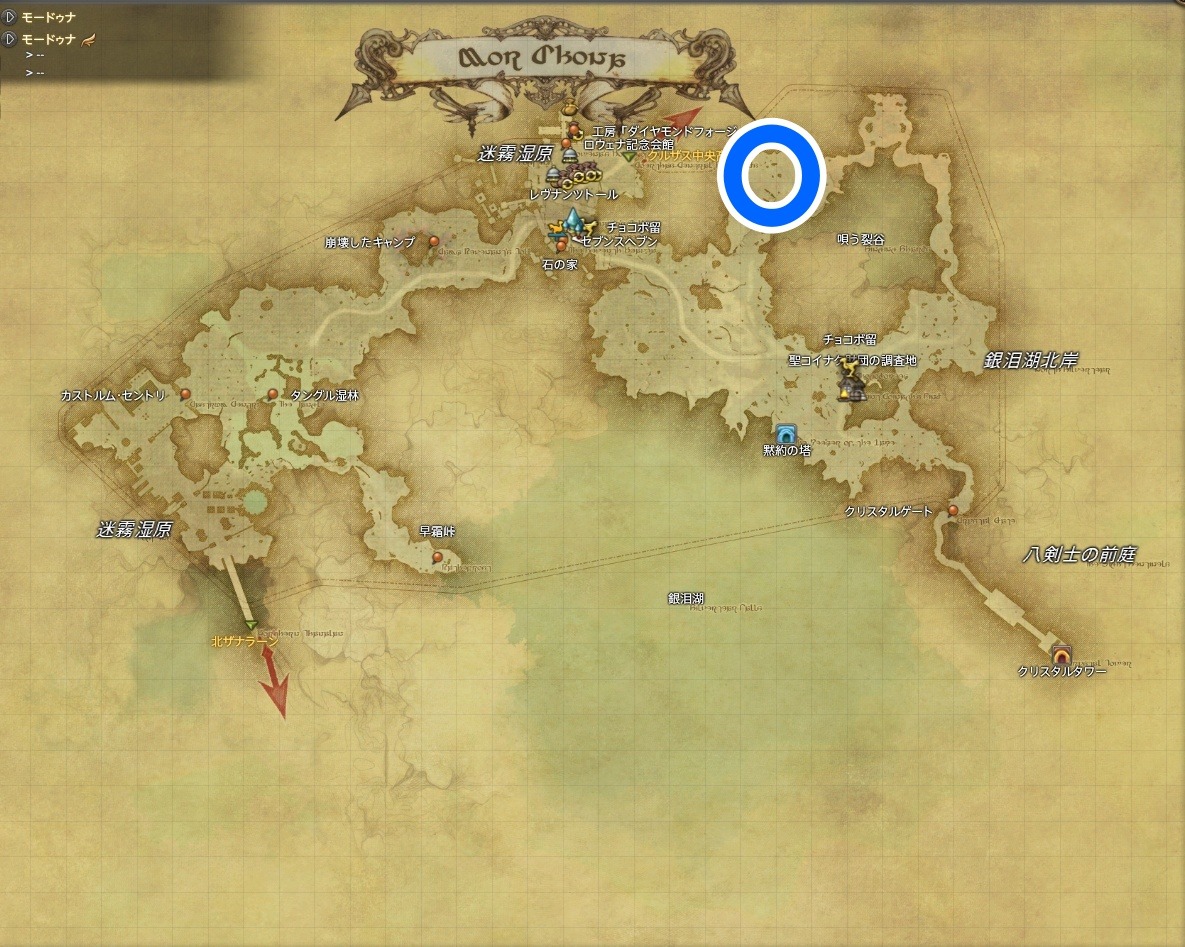Select the Revenant's Toll aetheryte crystal icon
Image resolution: width=1185 pixels, height=947 pixels.
(x=572, y=220)
